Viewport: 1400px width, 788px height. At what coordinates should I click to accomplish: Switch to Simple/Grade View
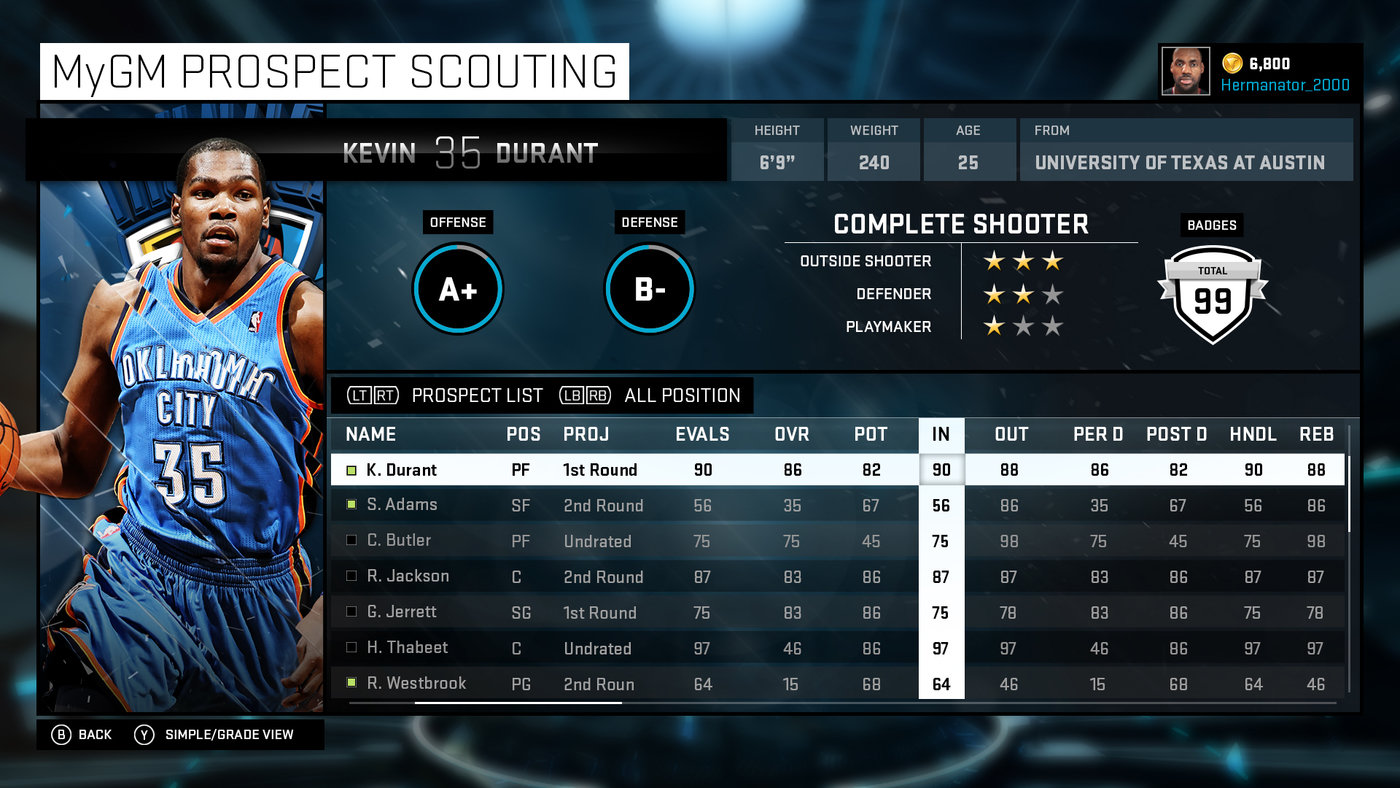pos(215,735)
